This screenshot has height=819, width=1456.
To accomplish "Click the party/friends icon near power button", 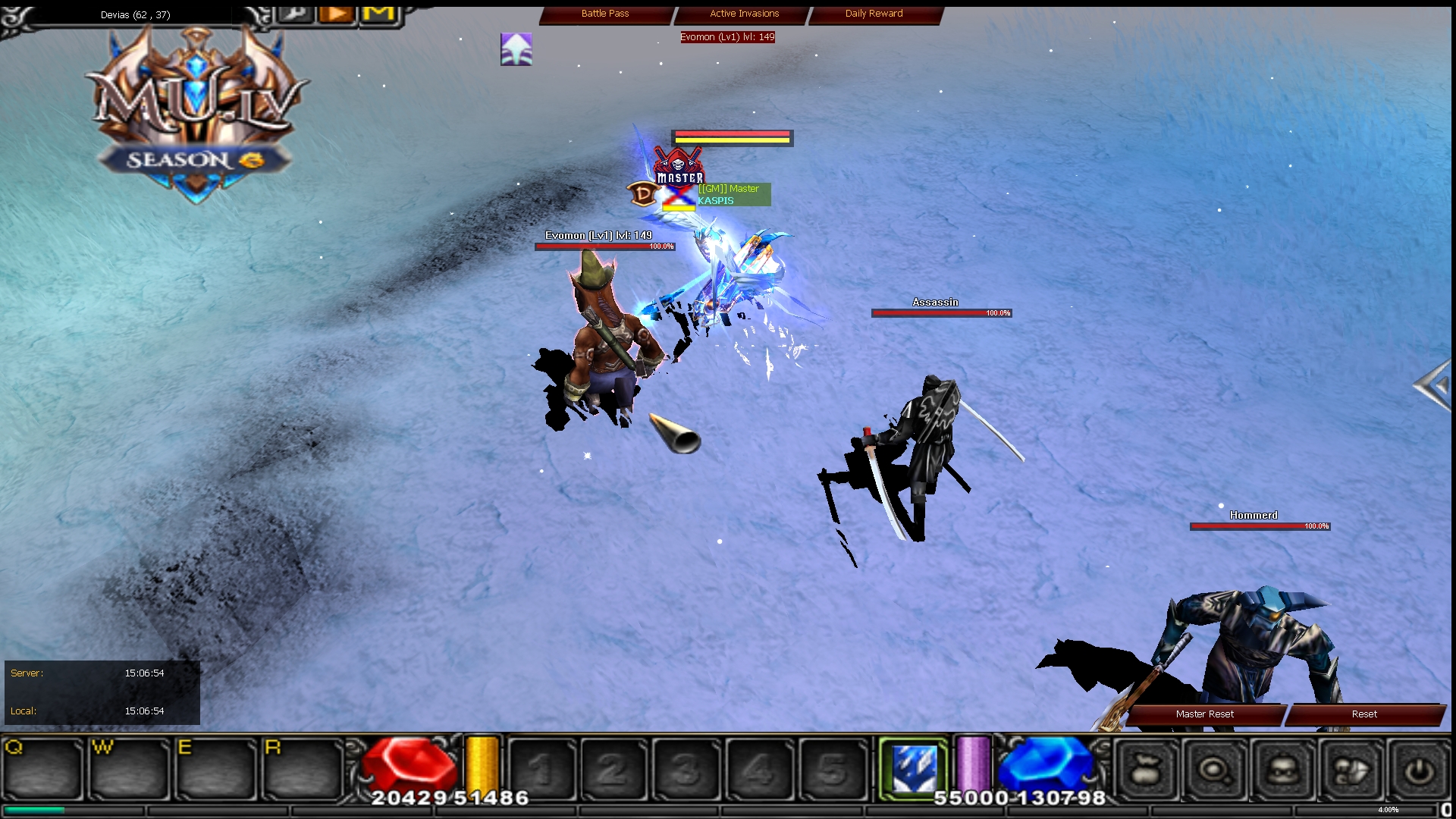I will [1348, 769].
